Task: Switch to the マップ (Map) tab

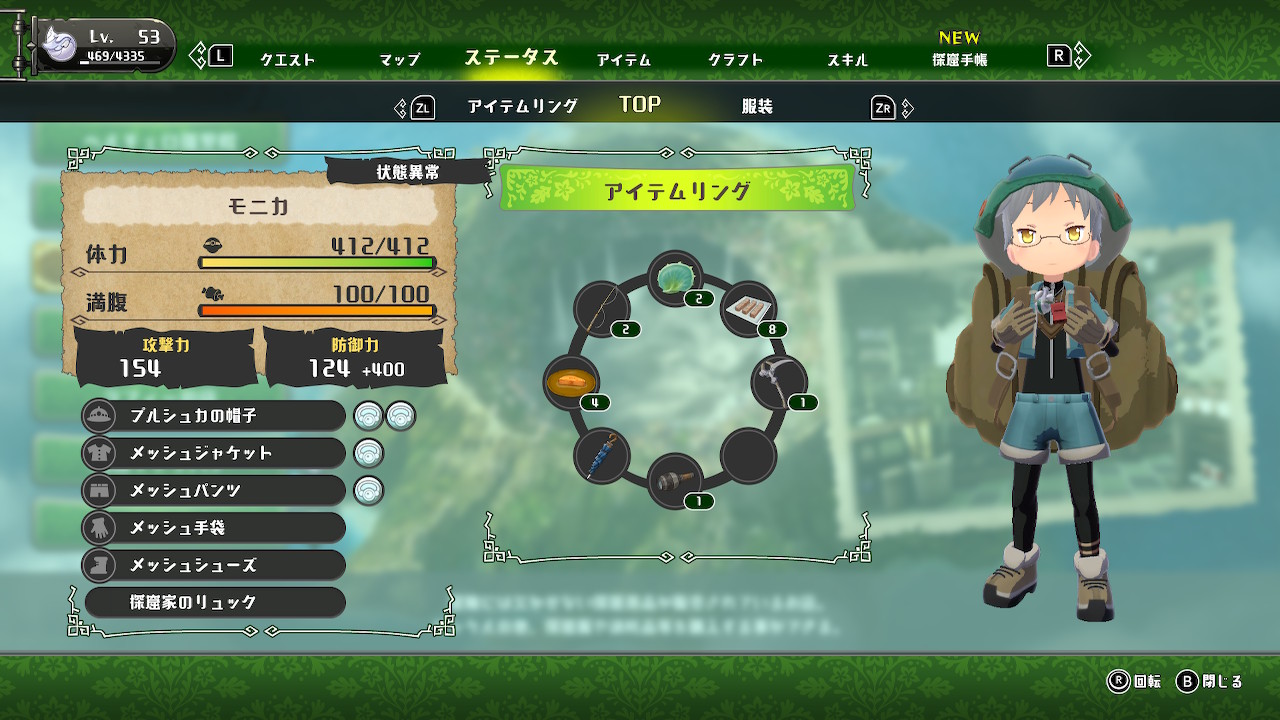Action: coord(399,60)
